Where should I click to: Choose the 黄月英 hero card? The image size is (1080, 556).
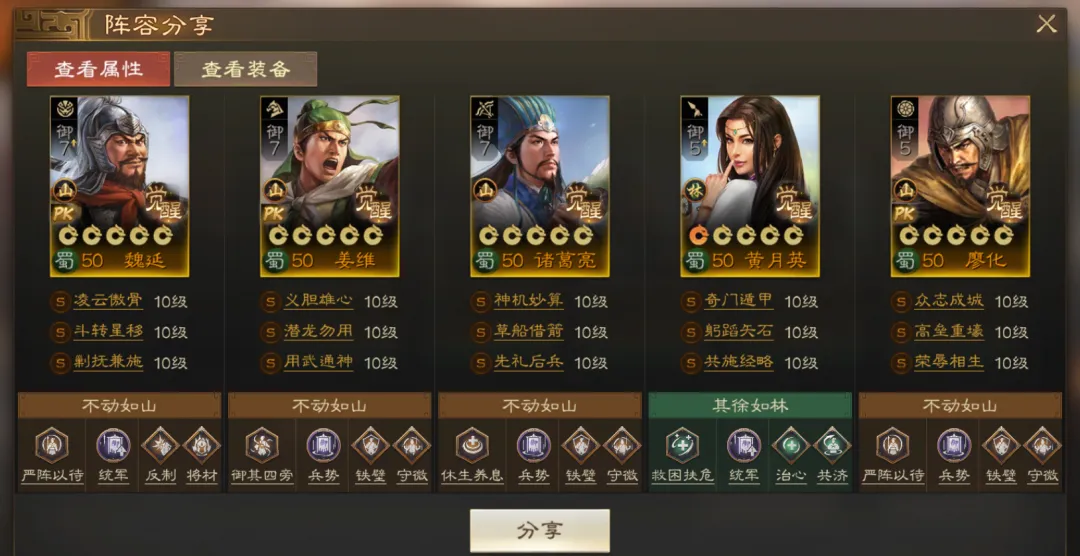coord(750,186)
